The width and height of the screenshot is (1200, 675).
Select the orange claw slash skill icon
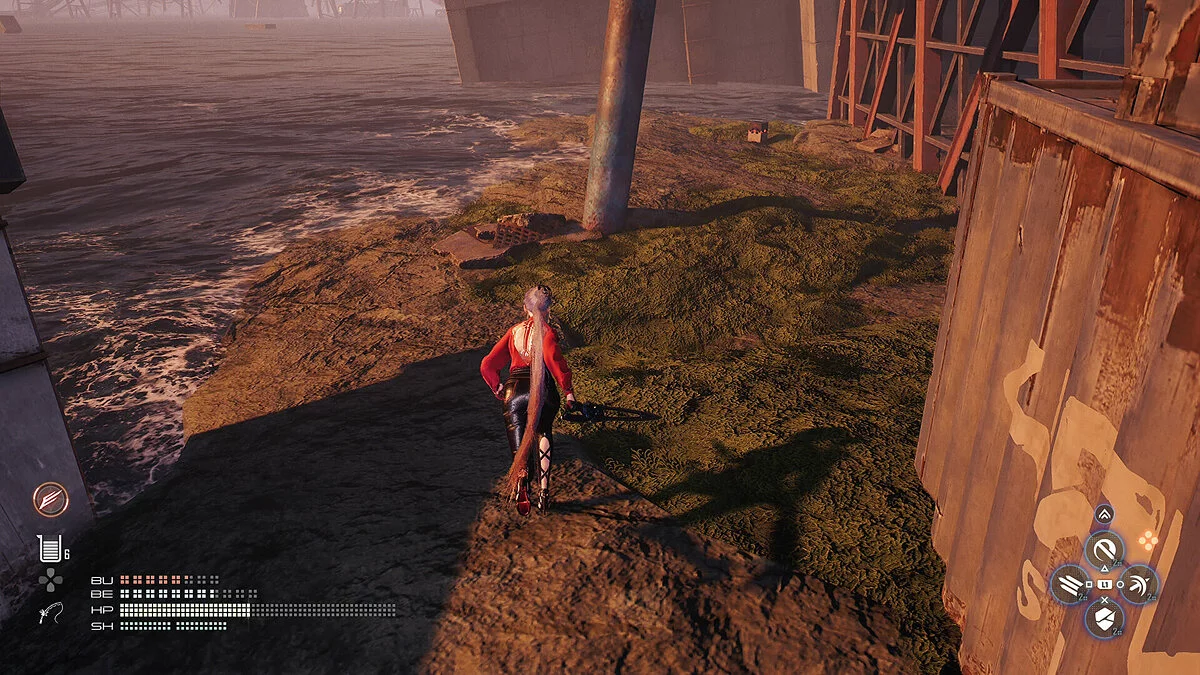click(50, 498)
